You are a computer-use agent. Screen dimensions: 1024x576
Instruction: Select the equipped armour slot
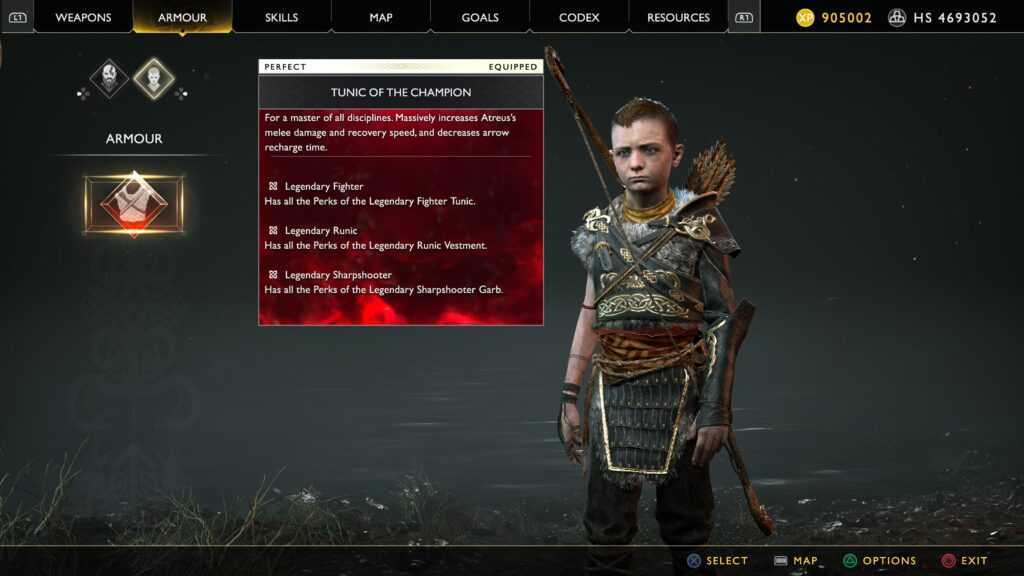coord(134,205)
